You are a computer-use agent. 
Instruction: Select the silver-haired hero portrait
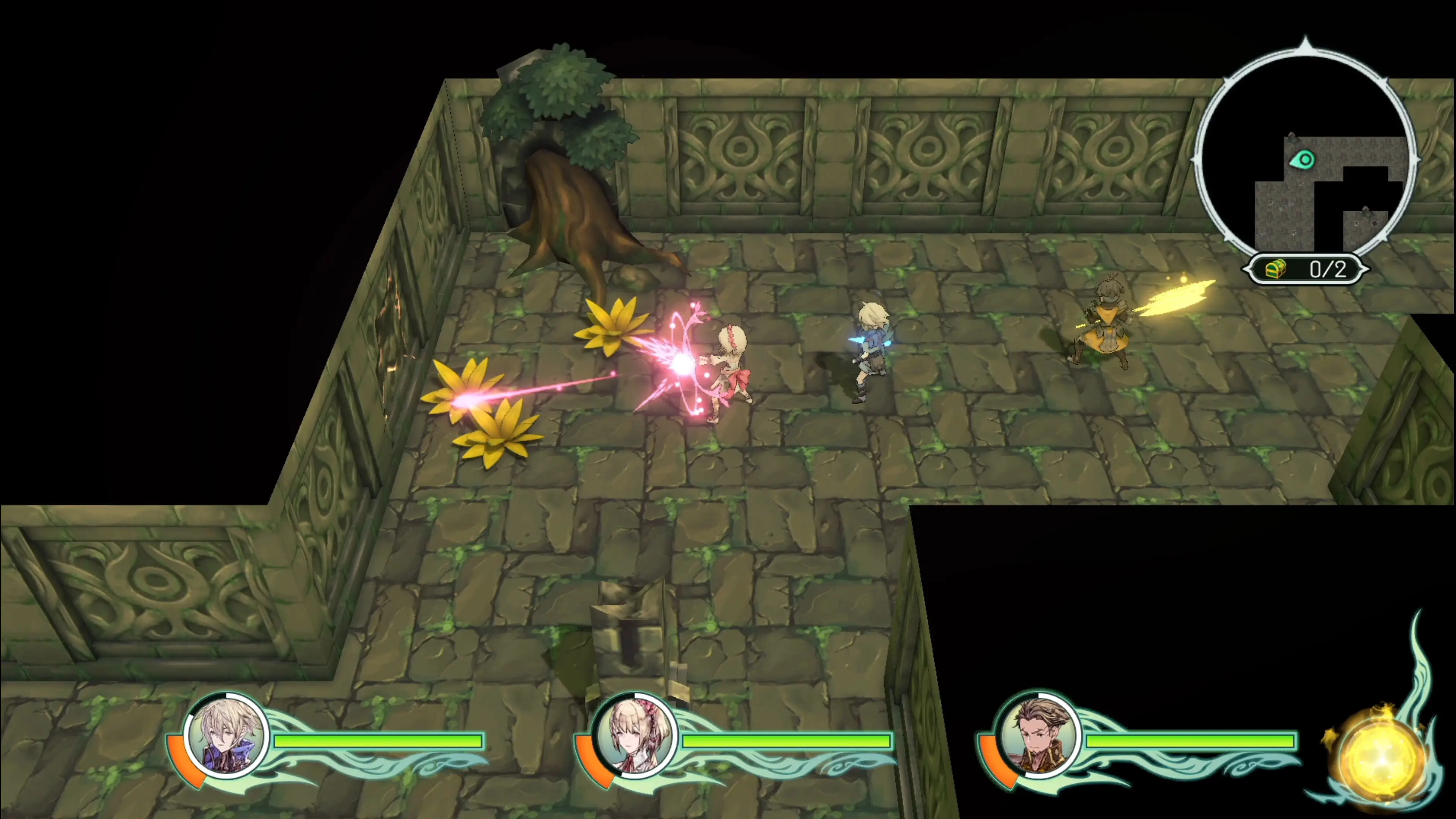click(x=227, y=736)
